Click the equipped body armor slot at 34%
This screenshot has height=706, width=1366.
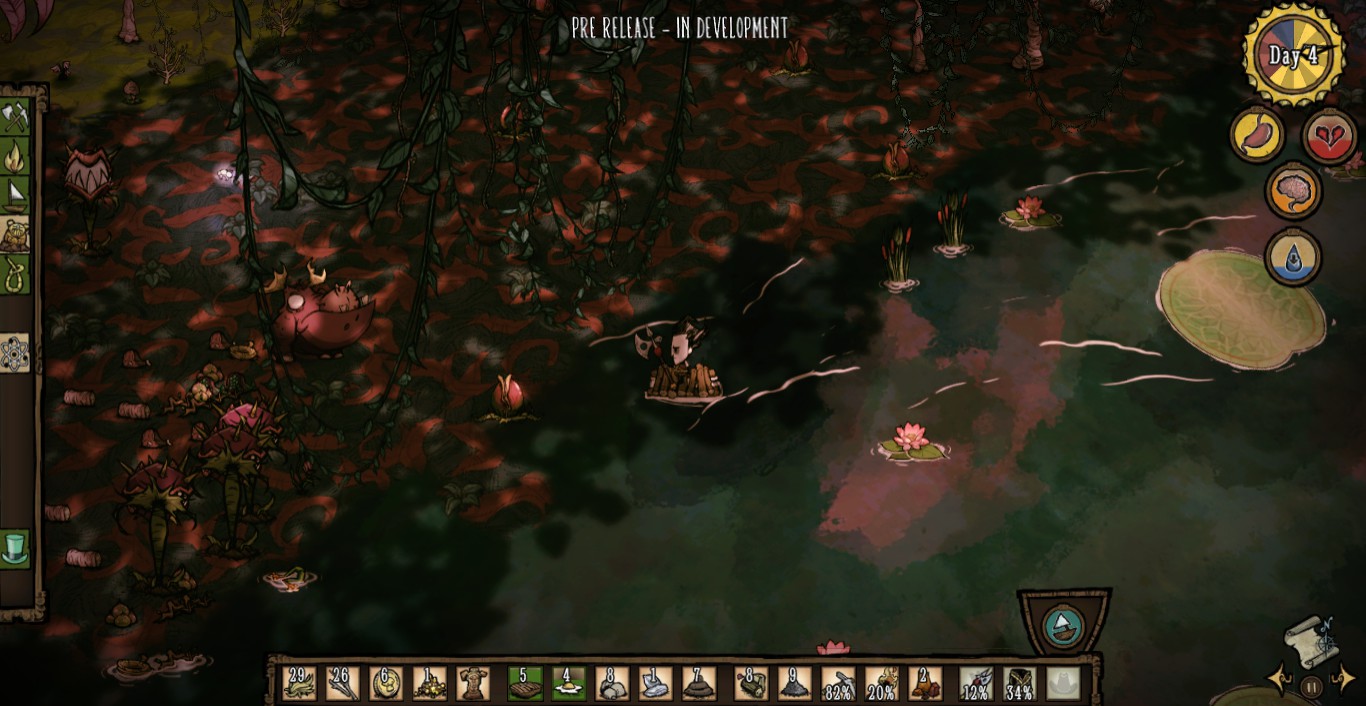click(1019, 683)
